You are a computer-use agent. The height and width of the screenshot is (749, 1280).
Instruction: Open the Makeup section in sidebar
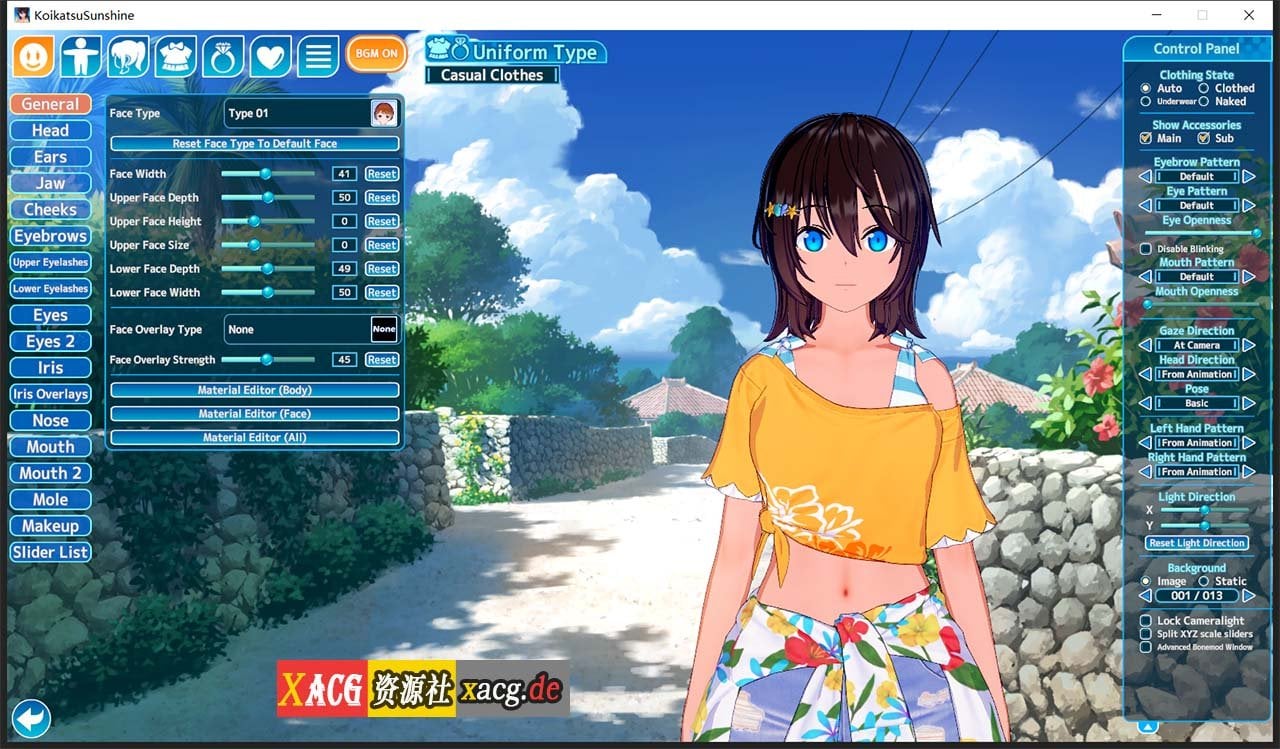pos(49,525)
